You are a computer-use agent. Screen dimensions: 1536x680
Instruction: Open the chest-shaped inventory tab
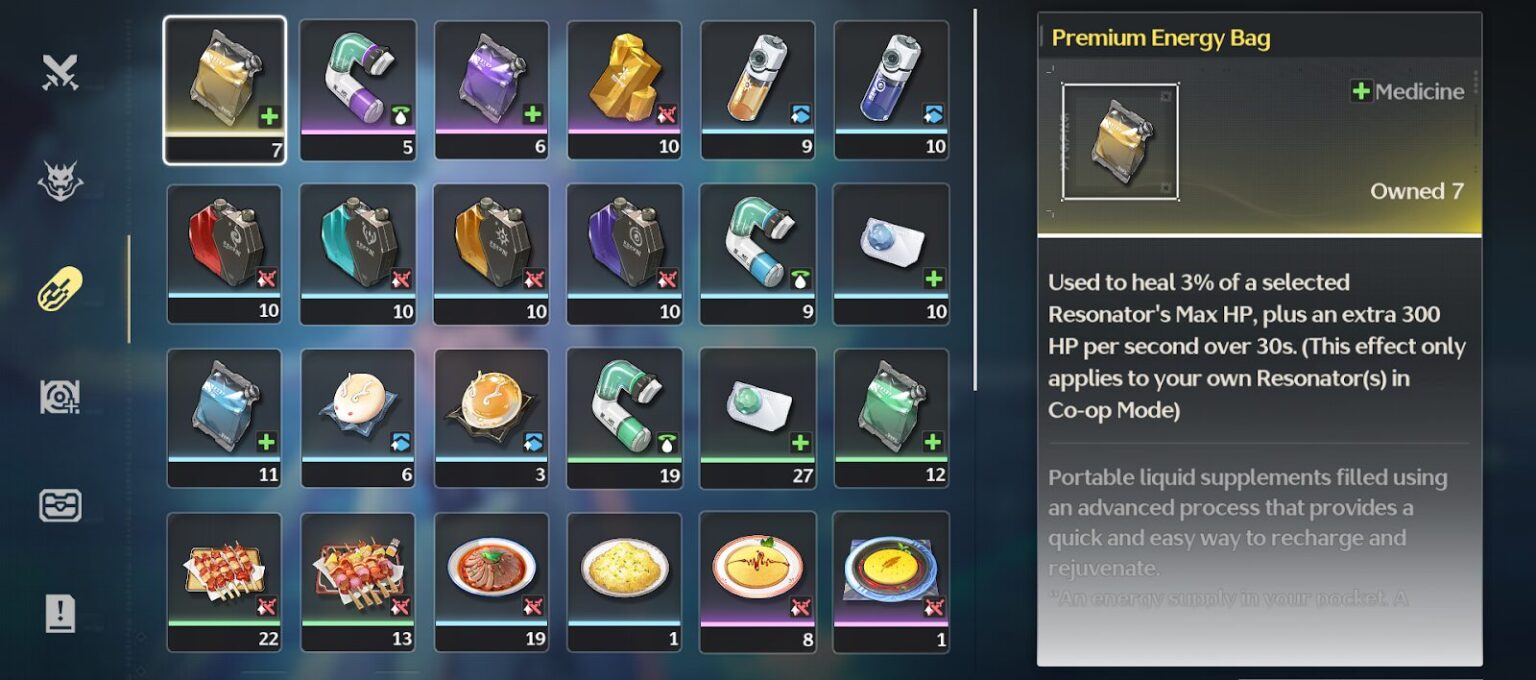(60, 505)
